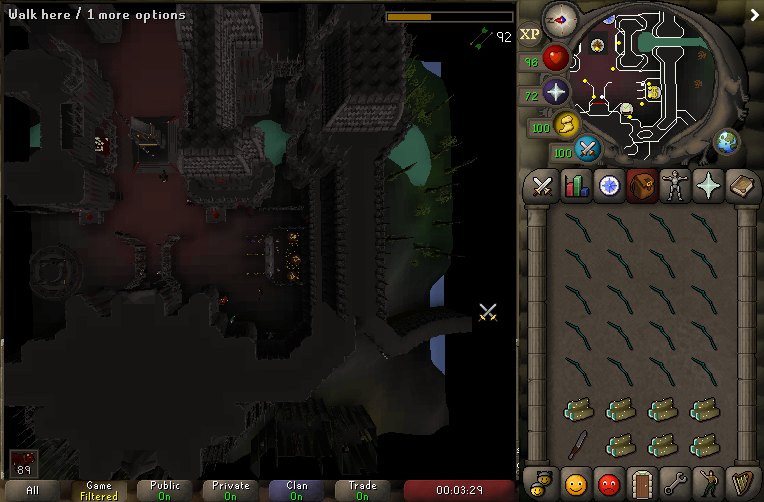Open the Combat Options tab
This screenshot has height=502, width=764.
[542, 186]
